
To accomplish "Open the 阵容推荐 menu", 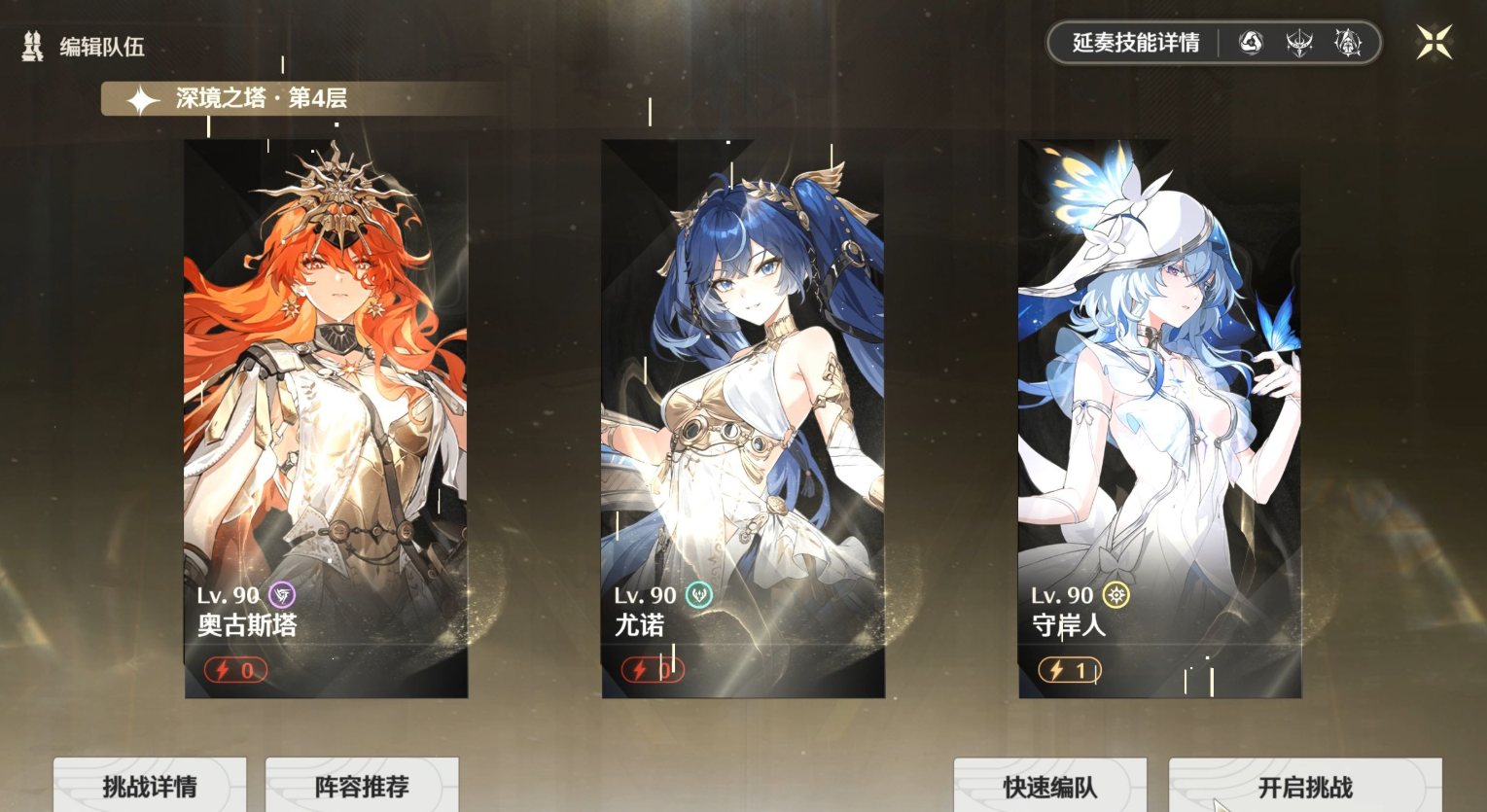I will (x=361, y=784).
